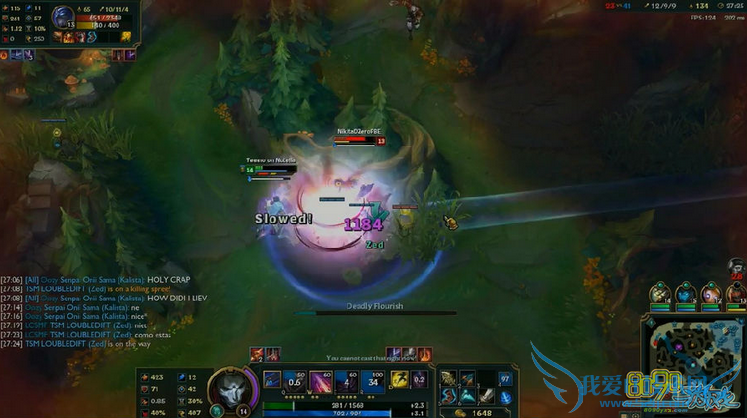Select the blue-faced teammate portrait above minimap
This screenshot has height=418, width=747.
685,294
